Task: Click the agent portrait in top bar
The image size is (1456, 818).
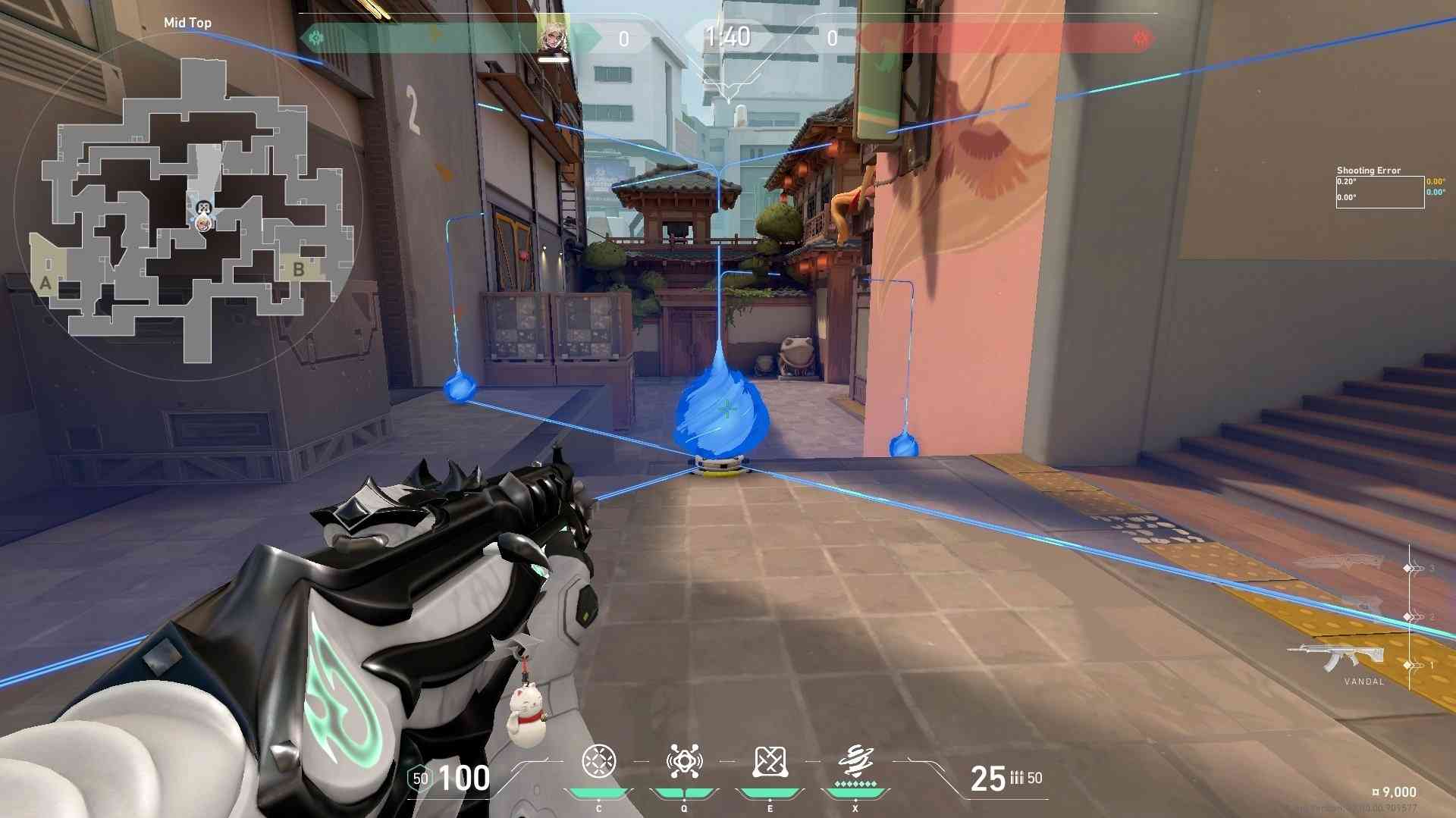Action: pos(553,35)
